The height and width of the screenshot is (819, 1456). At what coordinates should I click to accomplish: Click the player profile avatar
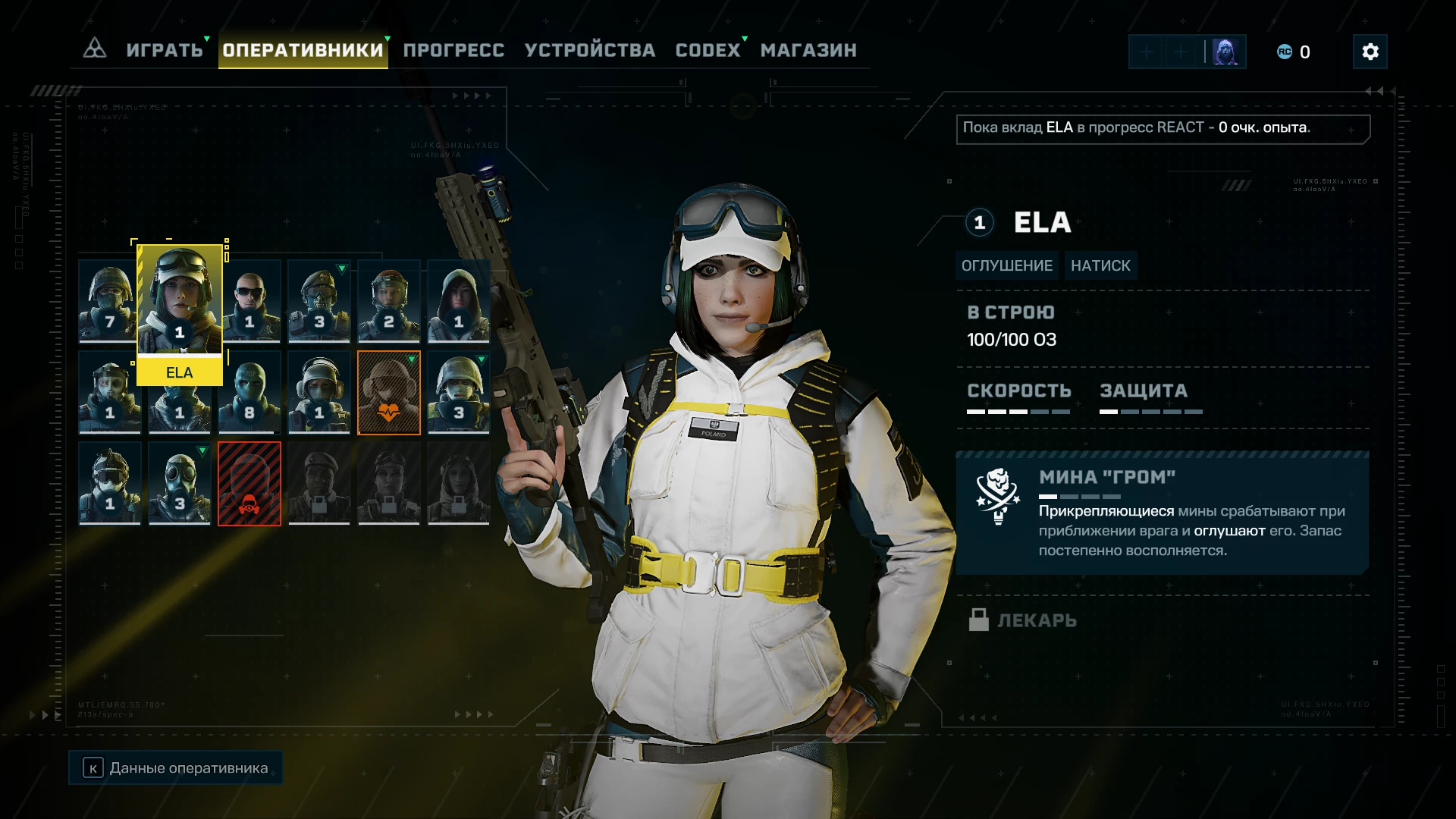point(1225,52)
